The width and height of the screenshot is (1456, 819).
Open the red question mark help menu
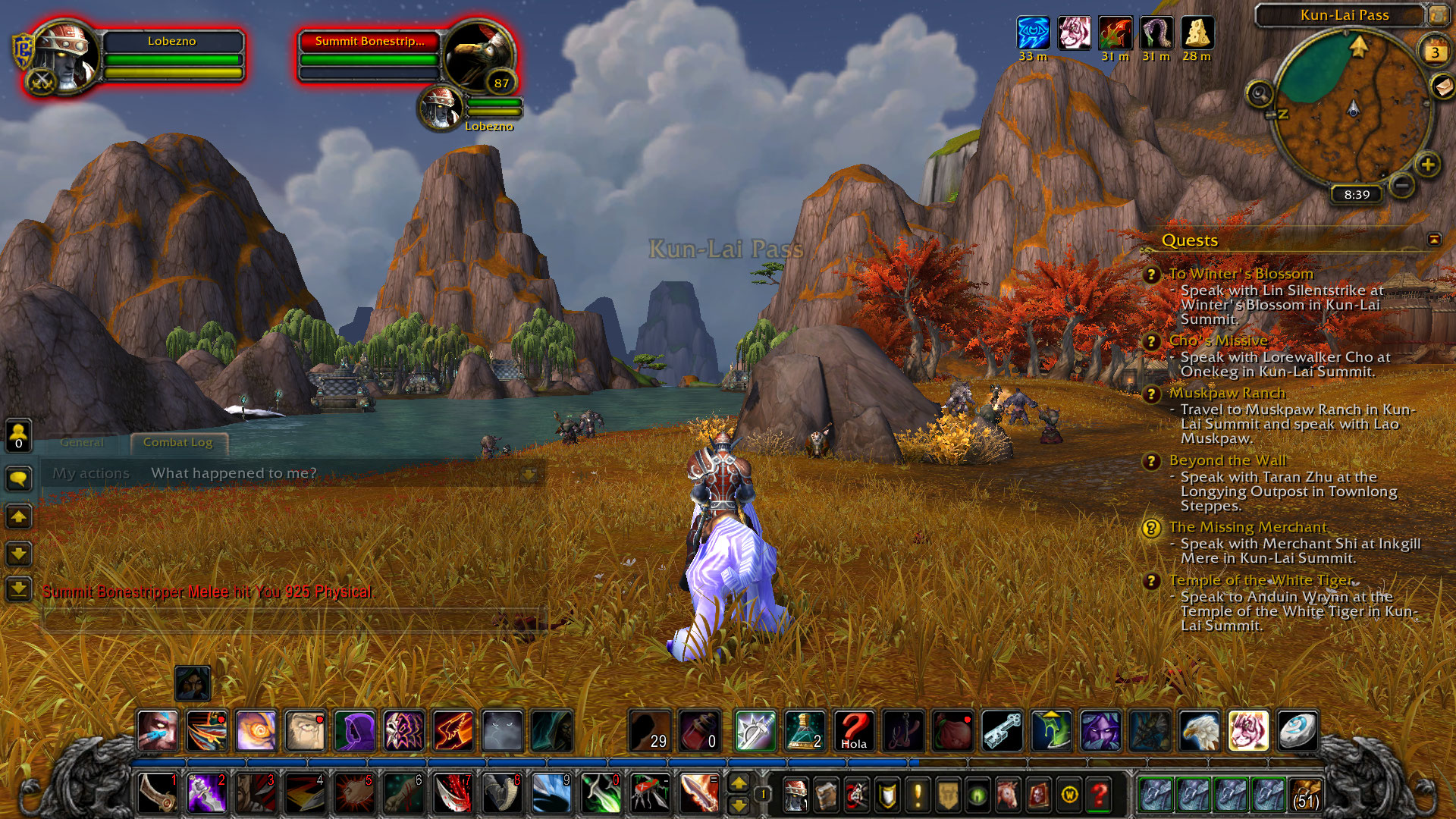pos(1099,794)
